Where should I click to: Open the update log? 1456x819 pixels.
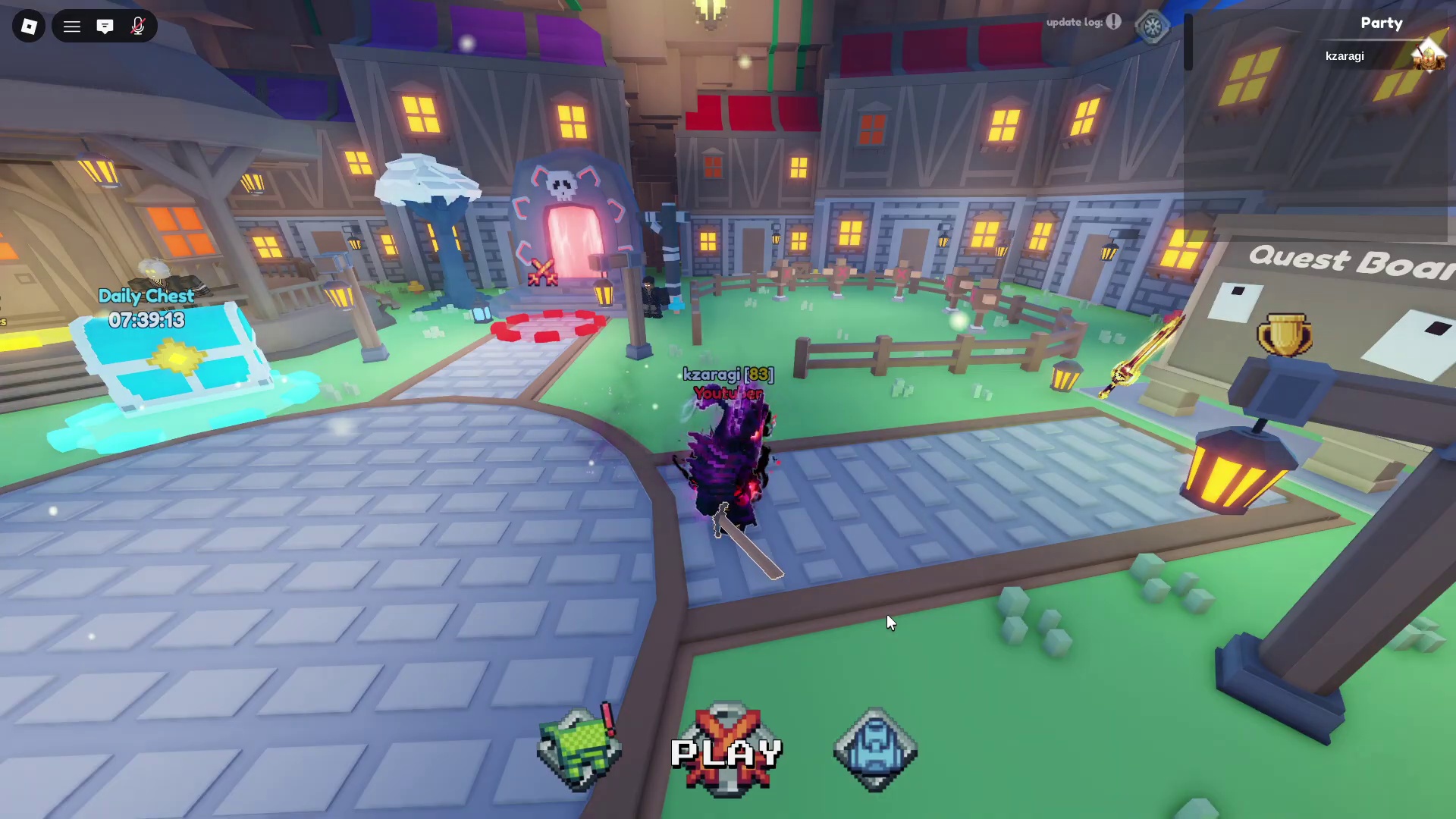tap(1083, 22)
